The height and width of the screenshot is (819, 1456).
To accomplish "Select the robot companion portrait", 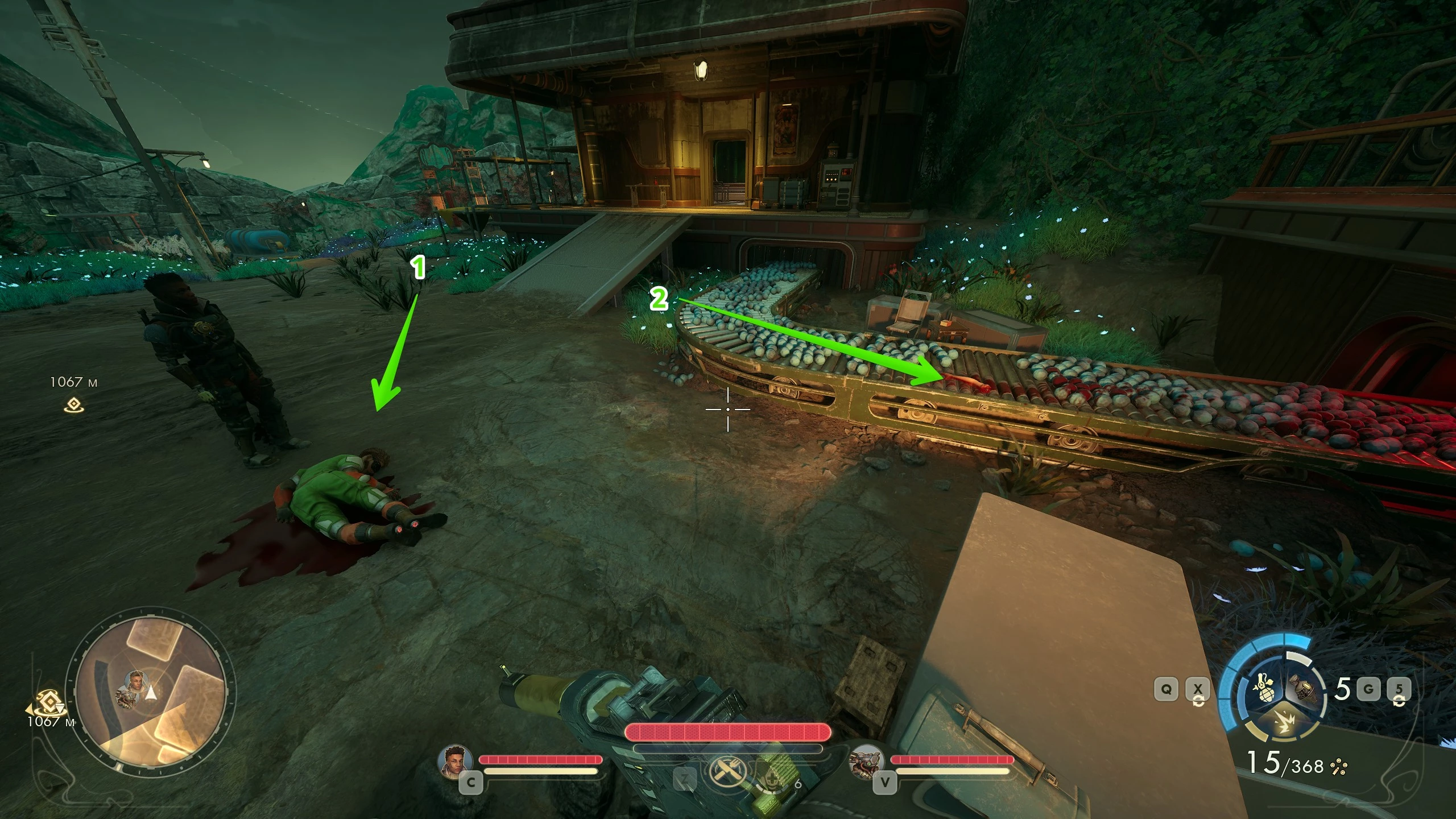I will click(x=868, y=763).
